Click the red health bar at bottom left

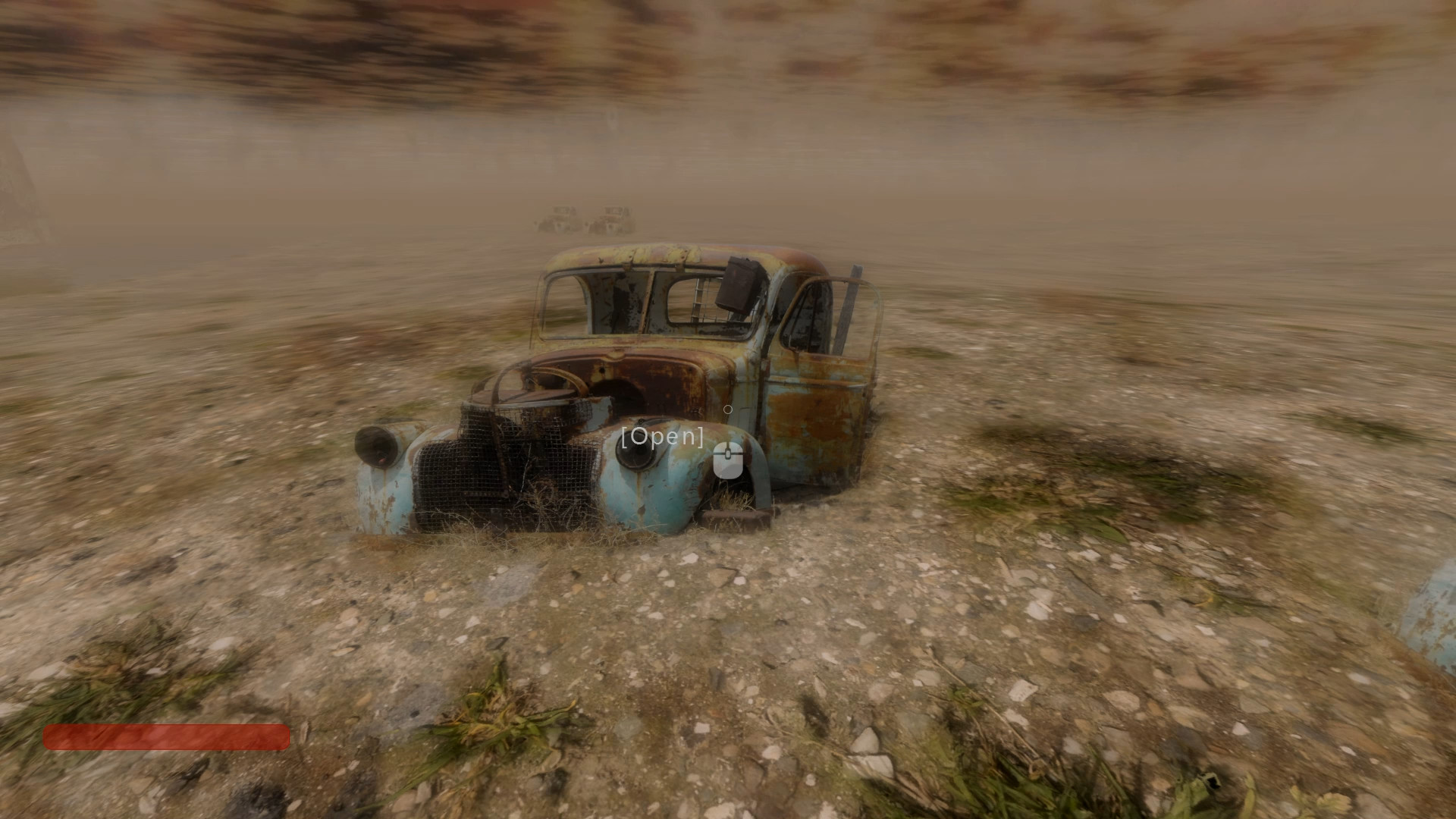(x=167, y=738)
